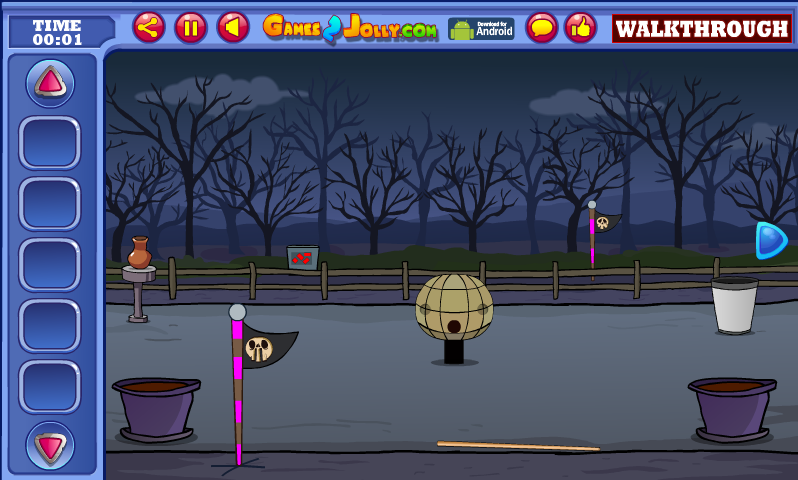Go to the next scene with the blue arrow
798x480 pixels.
point(770,240)
